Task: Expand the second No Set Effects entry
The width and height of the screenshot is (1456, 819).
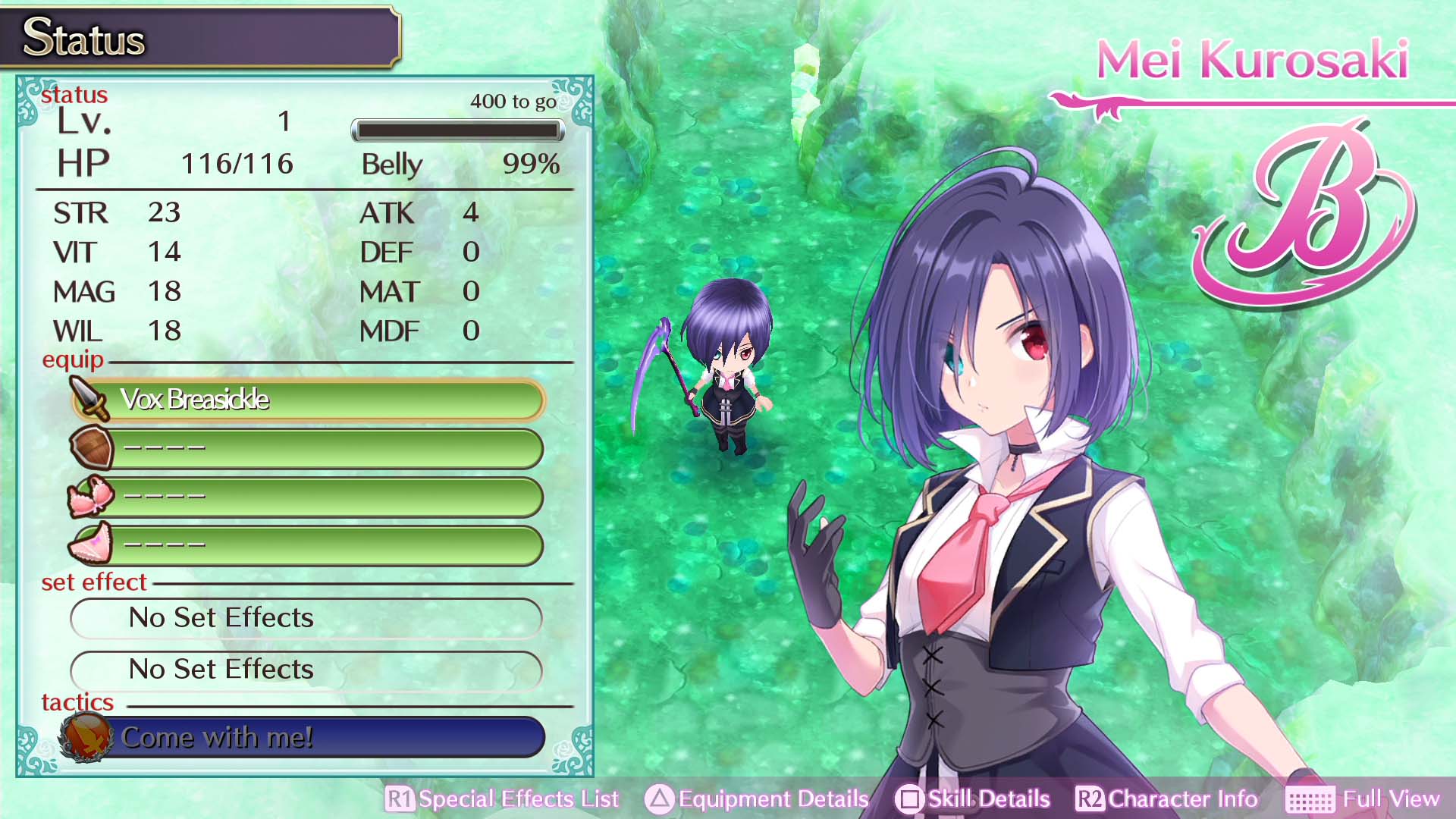Action: (306, 670)
